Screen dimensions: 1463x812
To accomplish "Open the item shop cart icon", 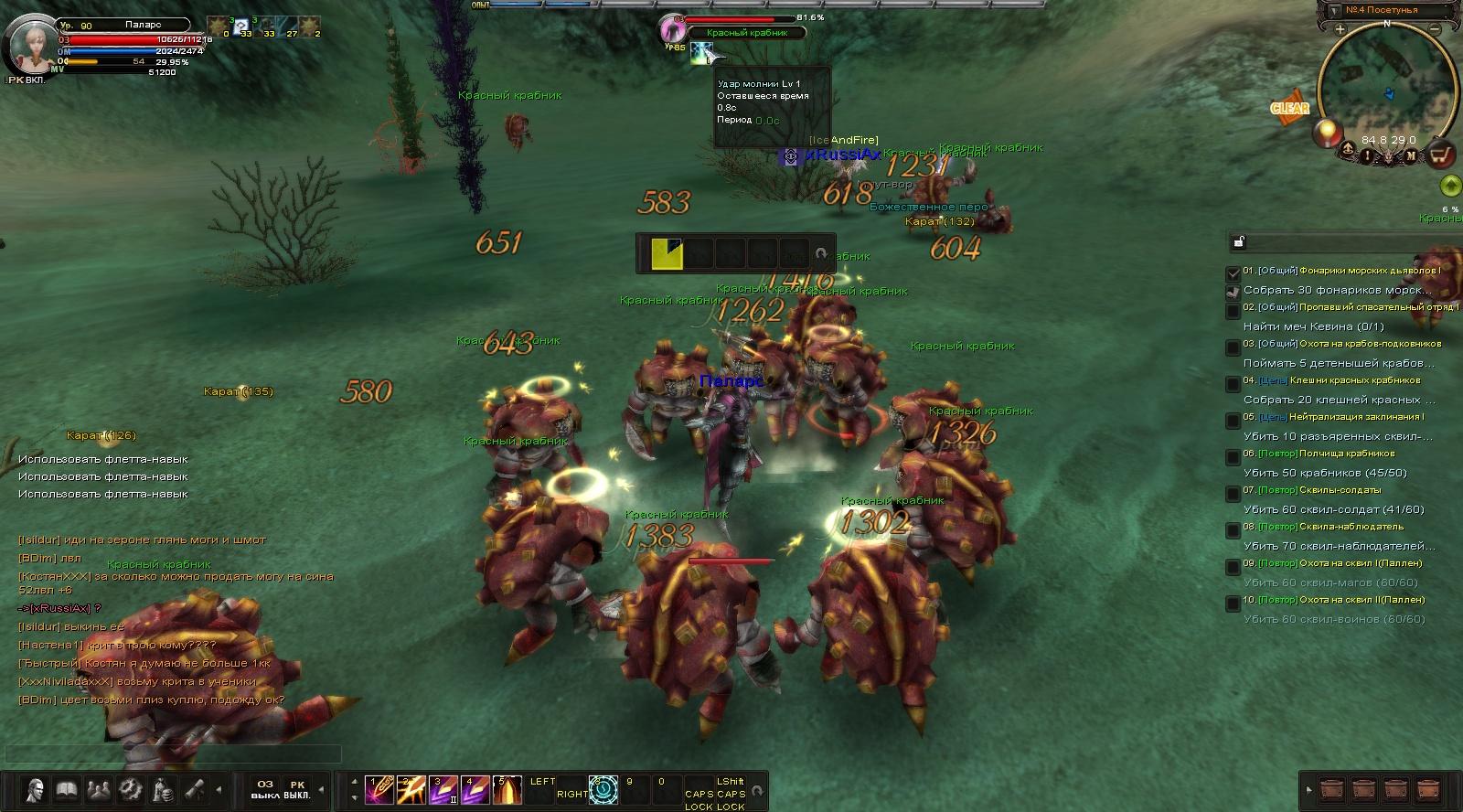I will click(x=1441, y=155).
